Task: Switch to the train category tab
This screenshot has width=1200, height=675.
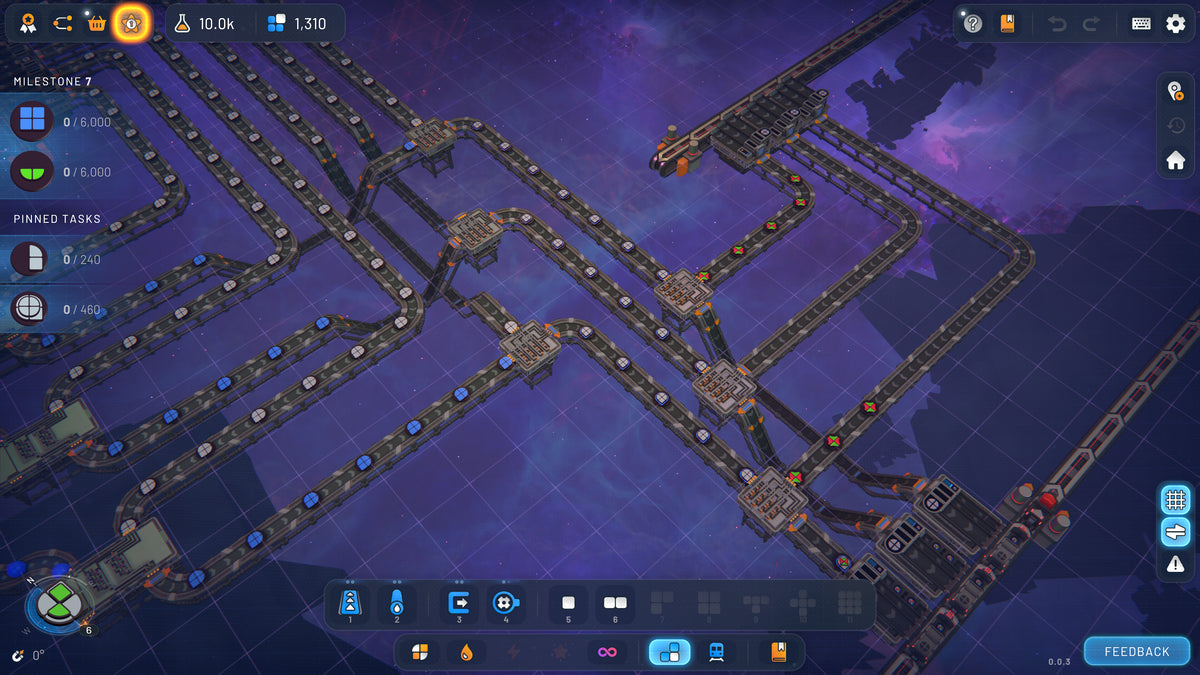Action: pos(716,652)
